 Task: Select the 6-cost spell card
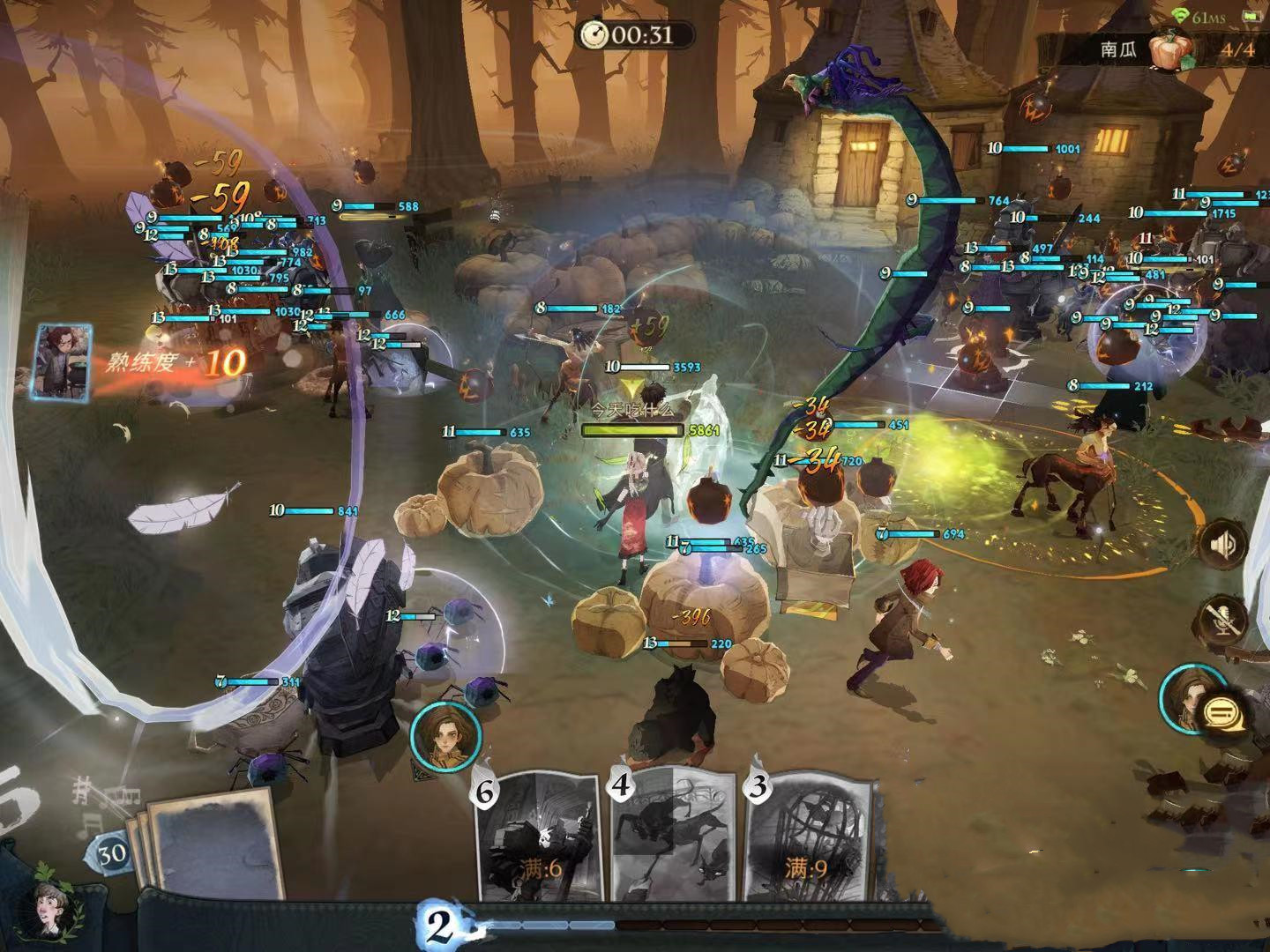[x=540, y=837]
